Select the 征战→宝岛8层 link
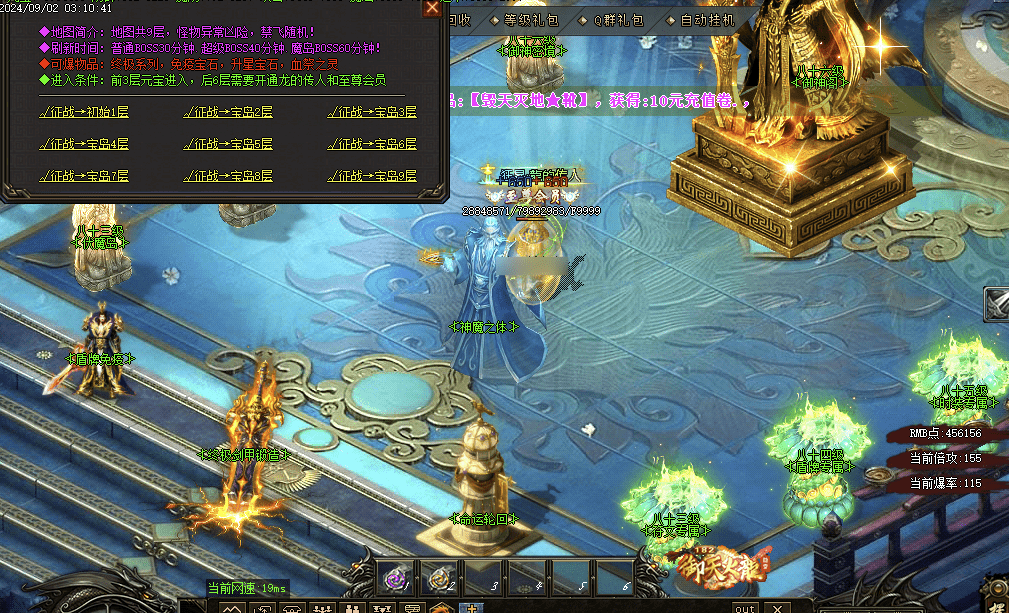 (229, 176)
